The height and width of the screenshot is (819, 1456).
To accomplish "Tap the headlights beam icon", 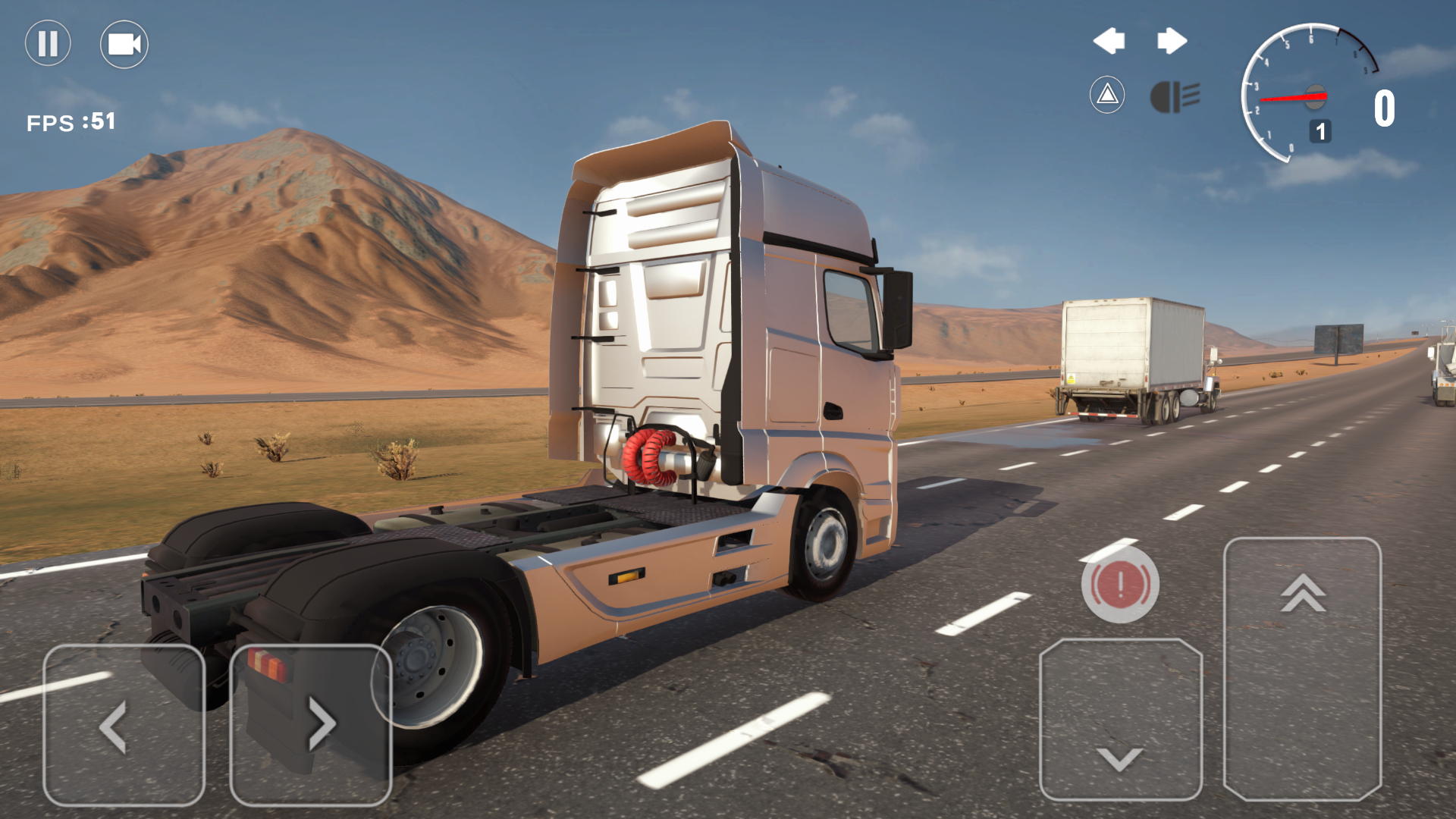I will point(1177,96).
